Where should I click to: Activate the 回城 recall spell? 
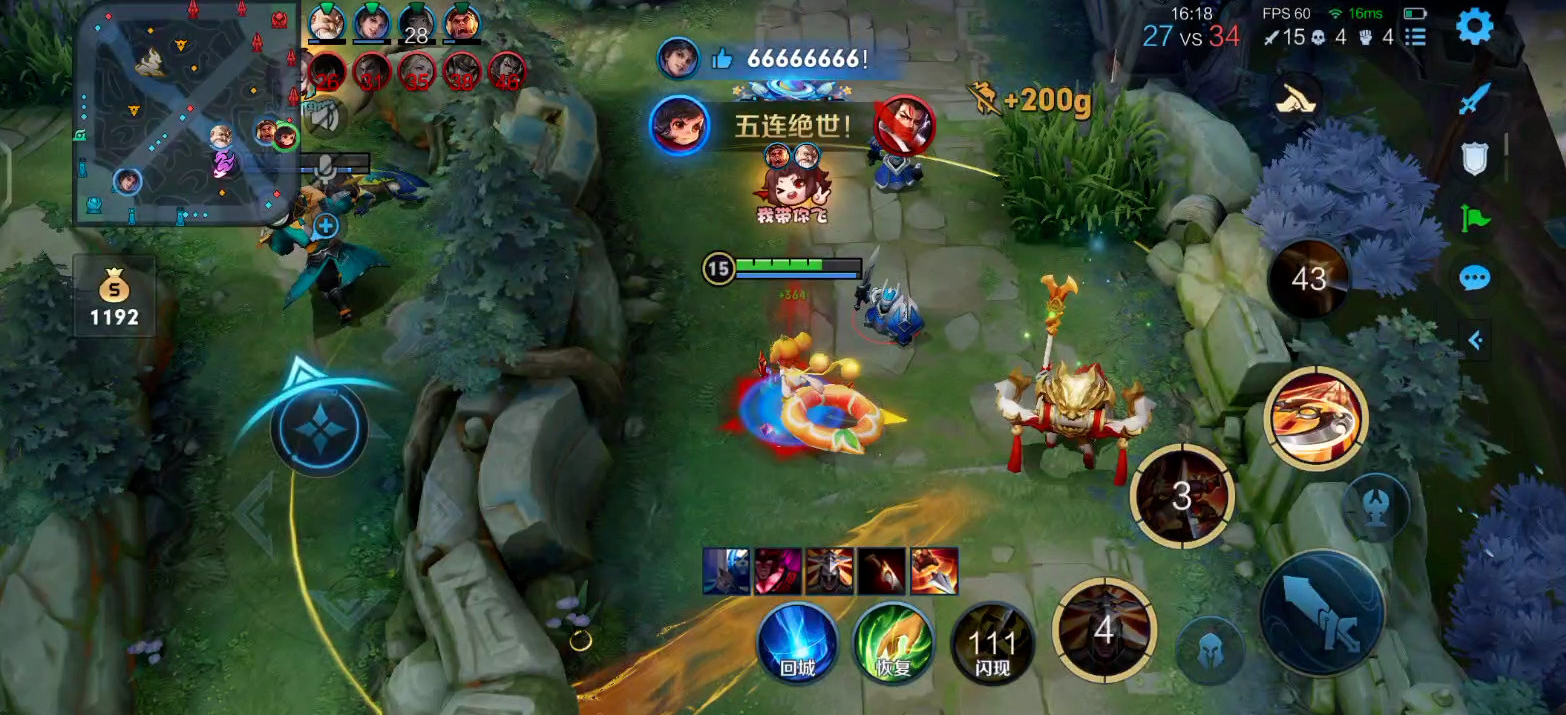click(x=797, y=642)
